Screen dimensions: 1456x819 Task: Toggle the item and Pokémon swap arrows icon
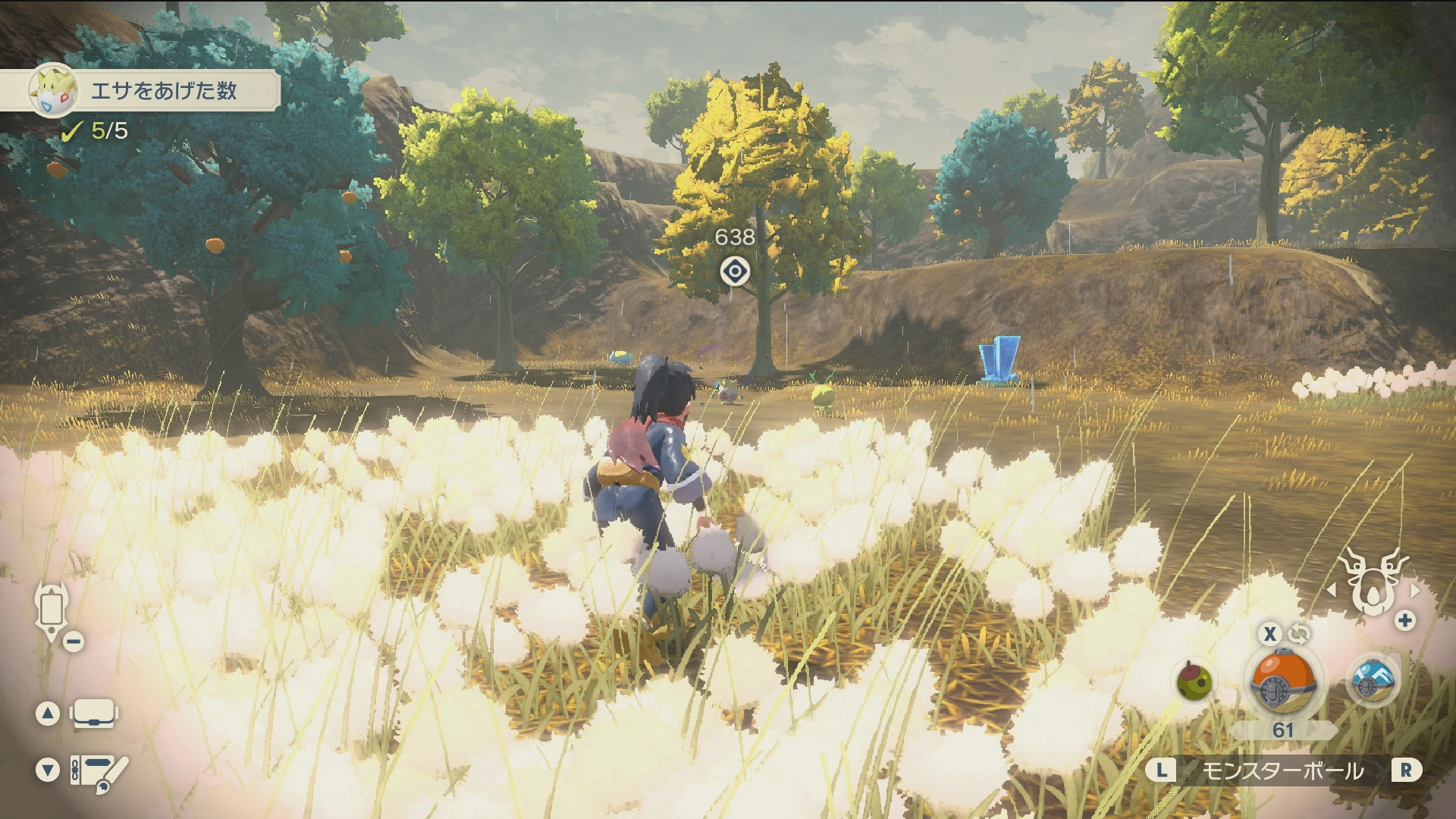pyautogui.click(x=1298, y=633)
